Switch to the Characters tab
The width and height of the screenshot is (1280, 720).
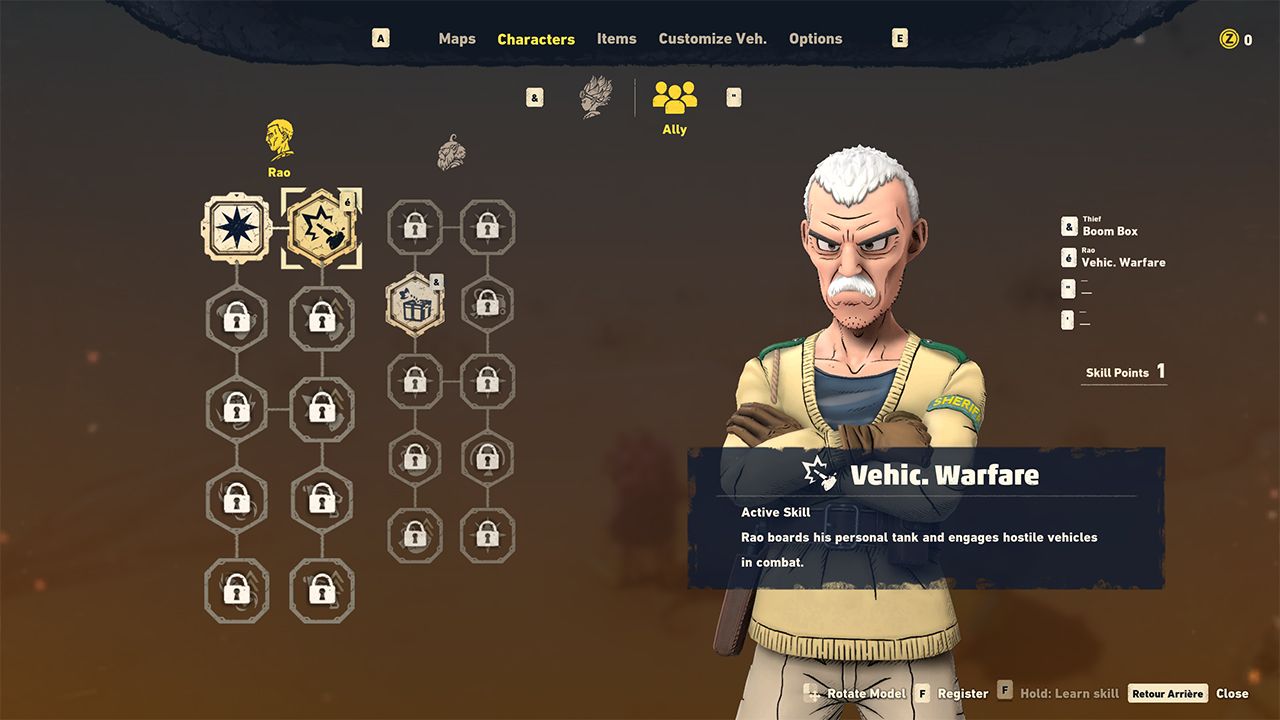pyautogui.click(x=536, y=39)
